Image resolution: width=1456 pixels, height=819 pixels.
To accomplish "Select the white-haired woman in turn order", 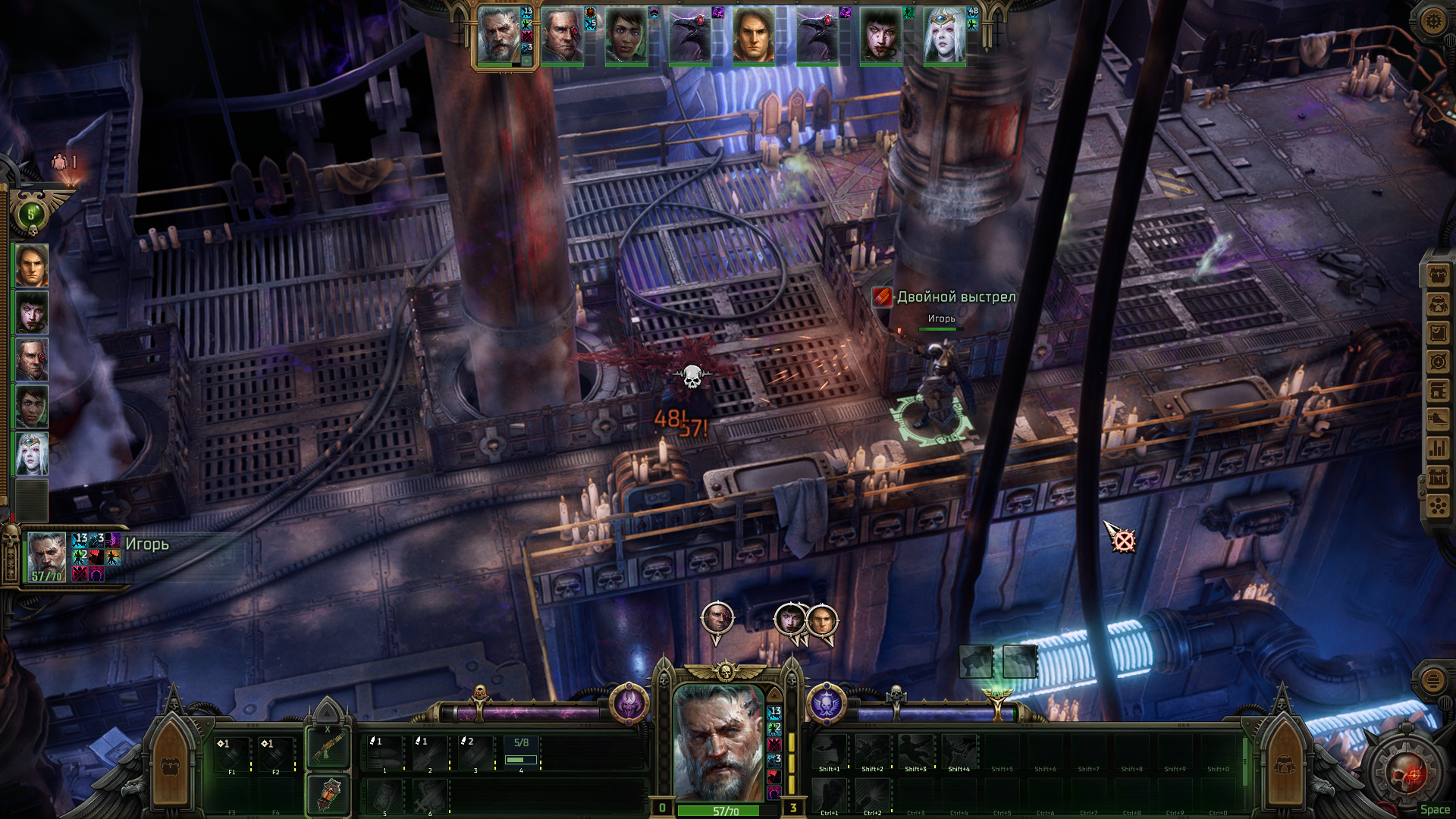I will 944,36.
